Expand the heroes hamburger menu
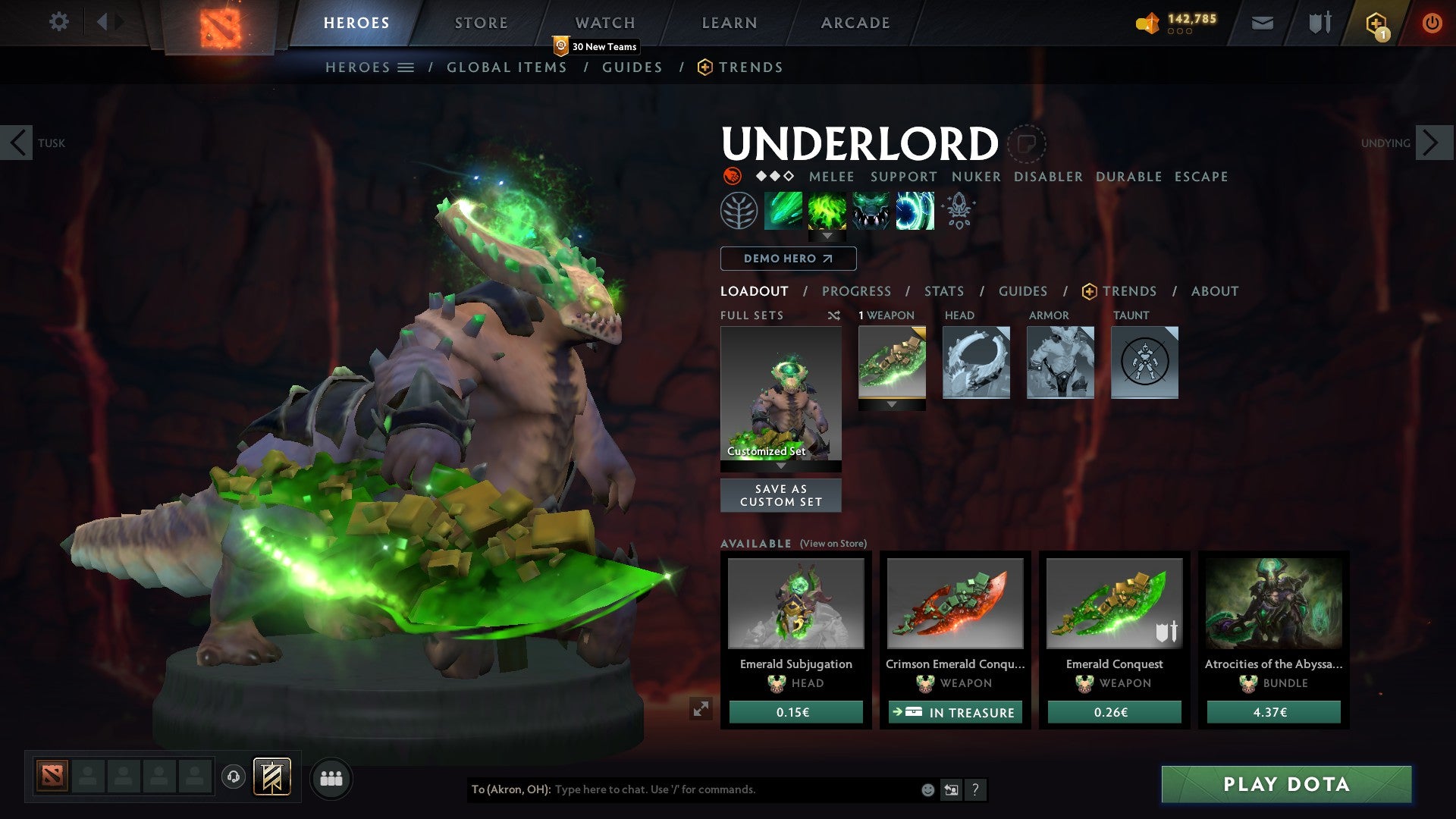The width and height of the screenshot is (1456, 819). pos(407,67)
